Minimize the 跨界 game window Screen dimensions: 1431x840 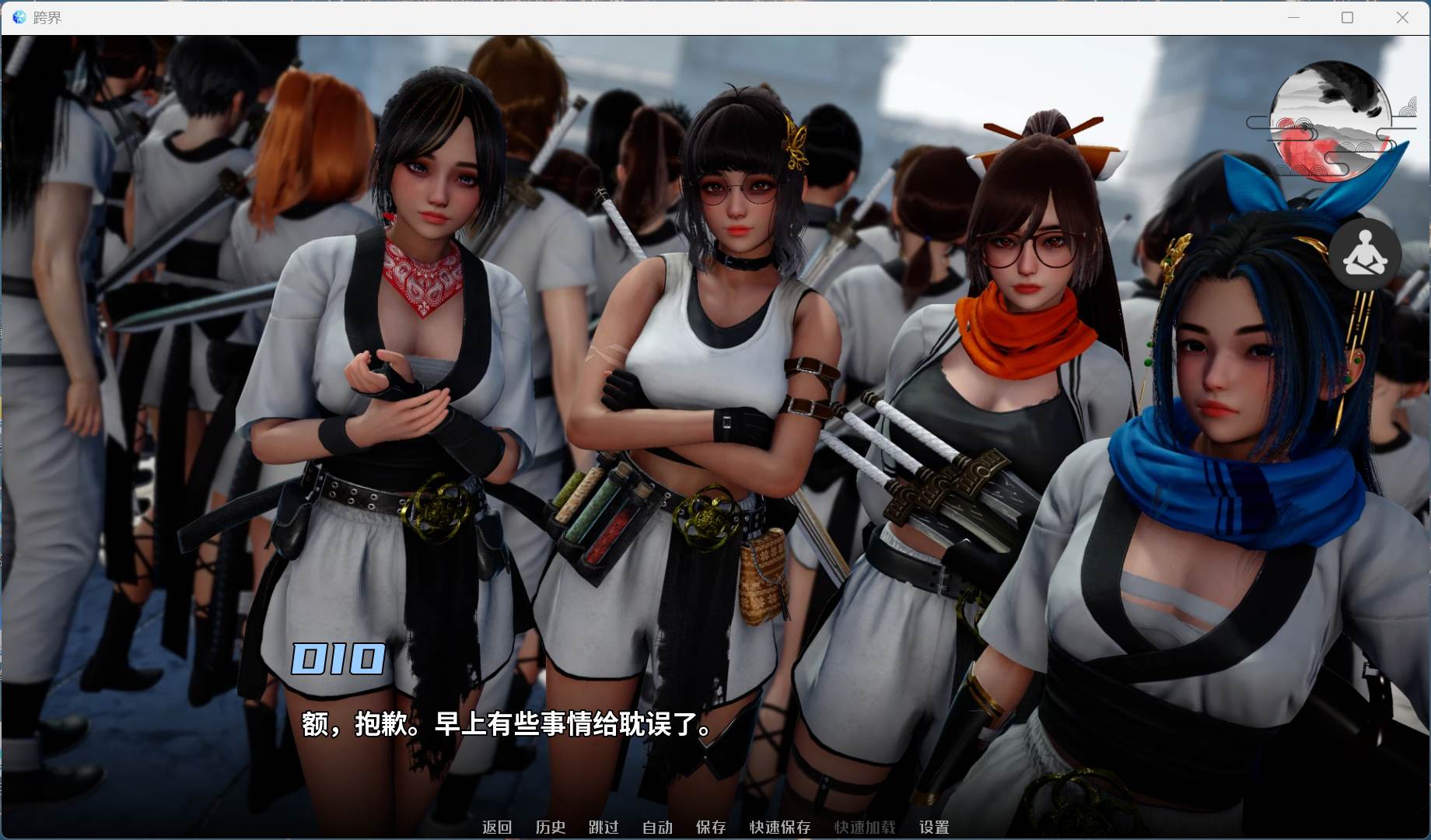tap(1293, 17)
